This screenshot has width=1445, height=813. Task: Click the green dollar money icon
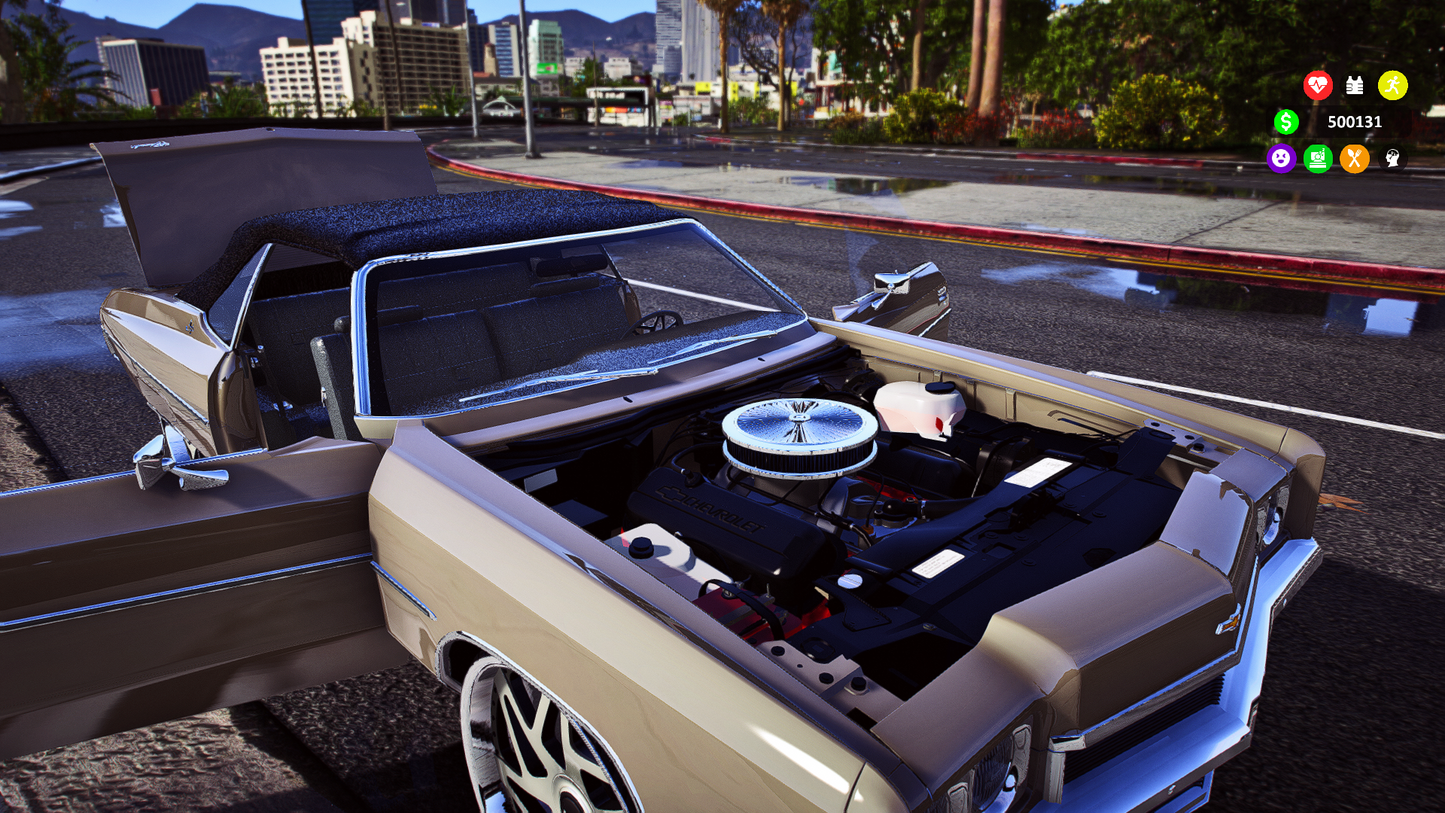pyautogui.click(x=1287, y=122)
